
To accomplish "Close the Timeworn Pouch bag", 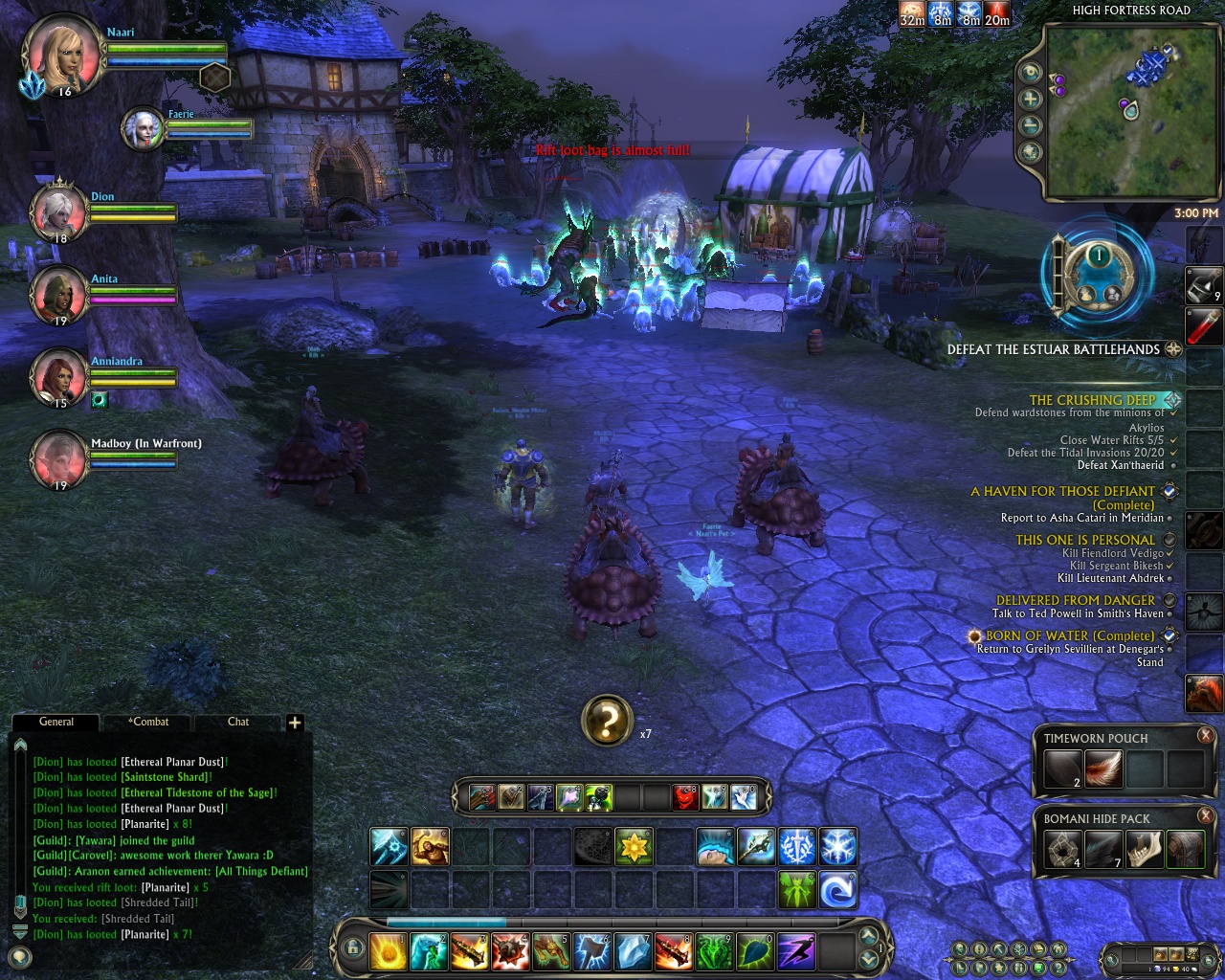I will pyautogui.click(x=1205, y=735).
